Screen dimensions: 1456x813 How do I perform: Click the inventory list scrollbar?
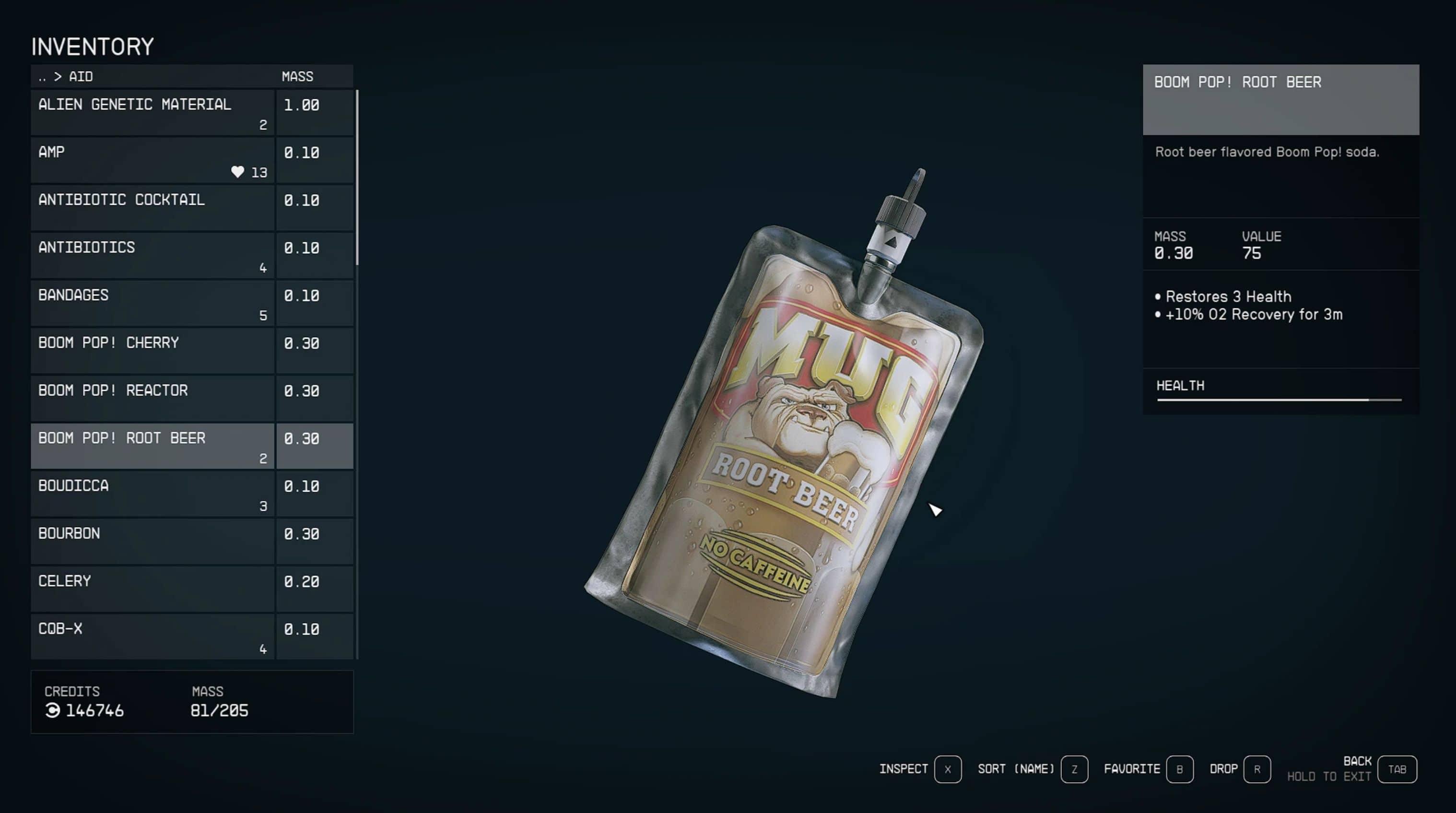click(357, 177)
